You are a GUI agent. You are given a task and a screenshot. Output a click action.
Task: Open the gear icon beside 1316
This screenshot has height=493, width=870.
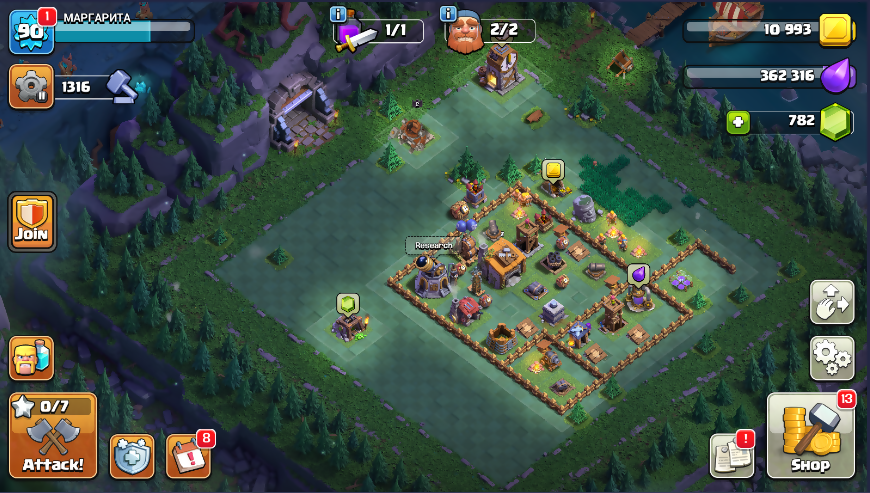click(x=31, y=87)
